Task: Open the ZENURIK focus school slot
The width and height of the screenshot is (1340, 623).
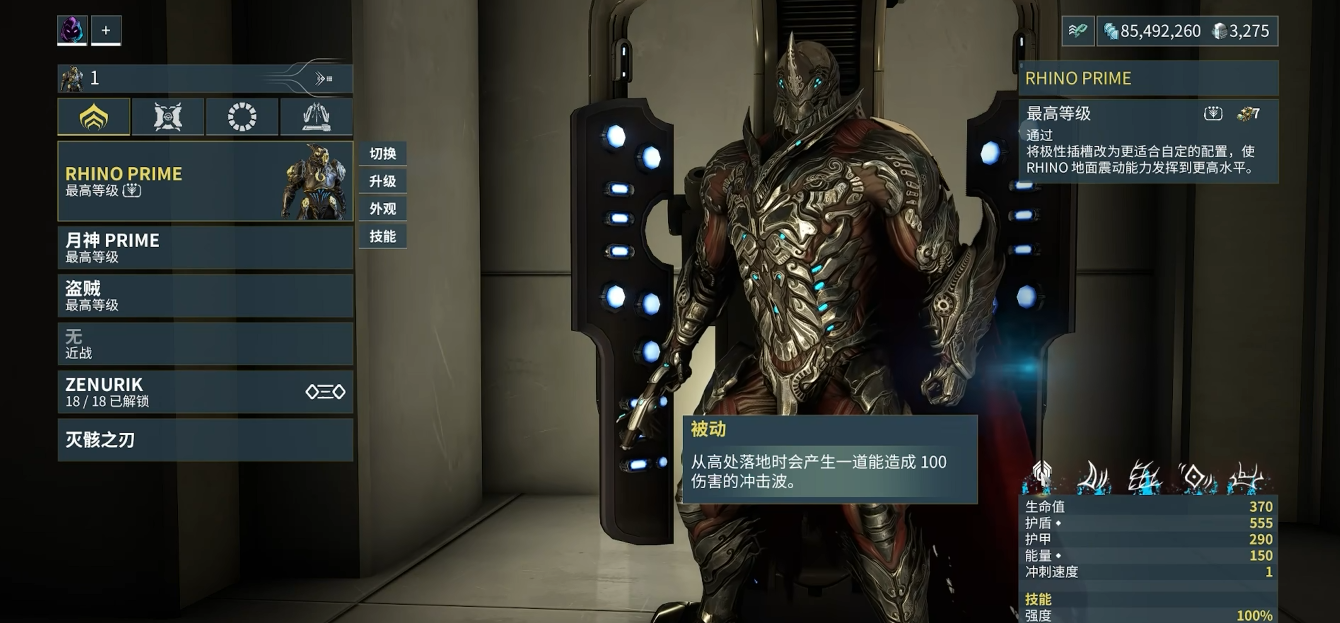Action: [x=205, y=392]
